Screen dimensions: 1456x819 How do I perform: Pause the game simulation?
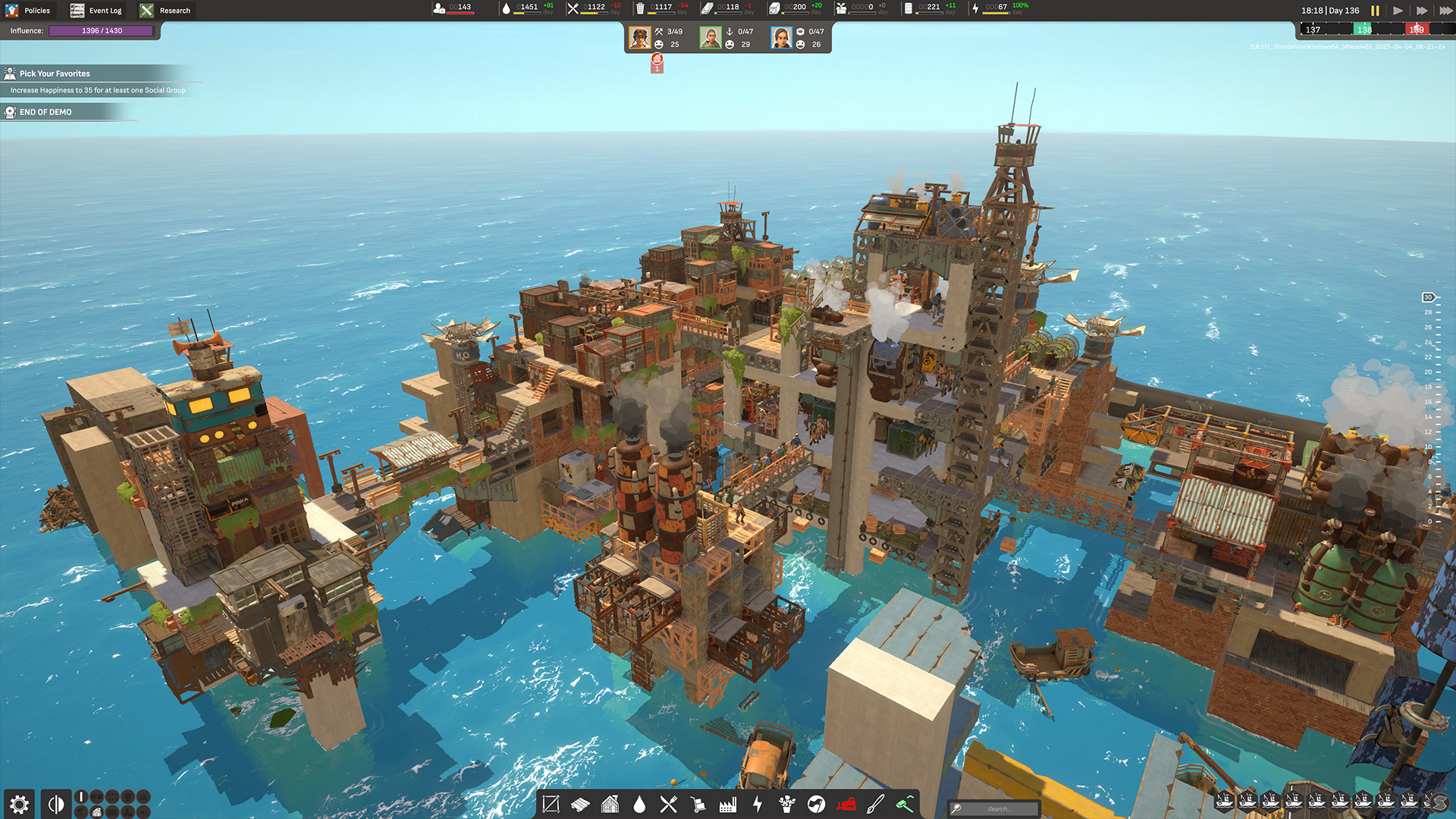click(1375, 11)
